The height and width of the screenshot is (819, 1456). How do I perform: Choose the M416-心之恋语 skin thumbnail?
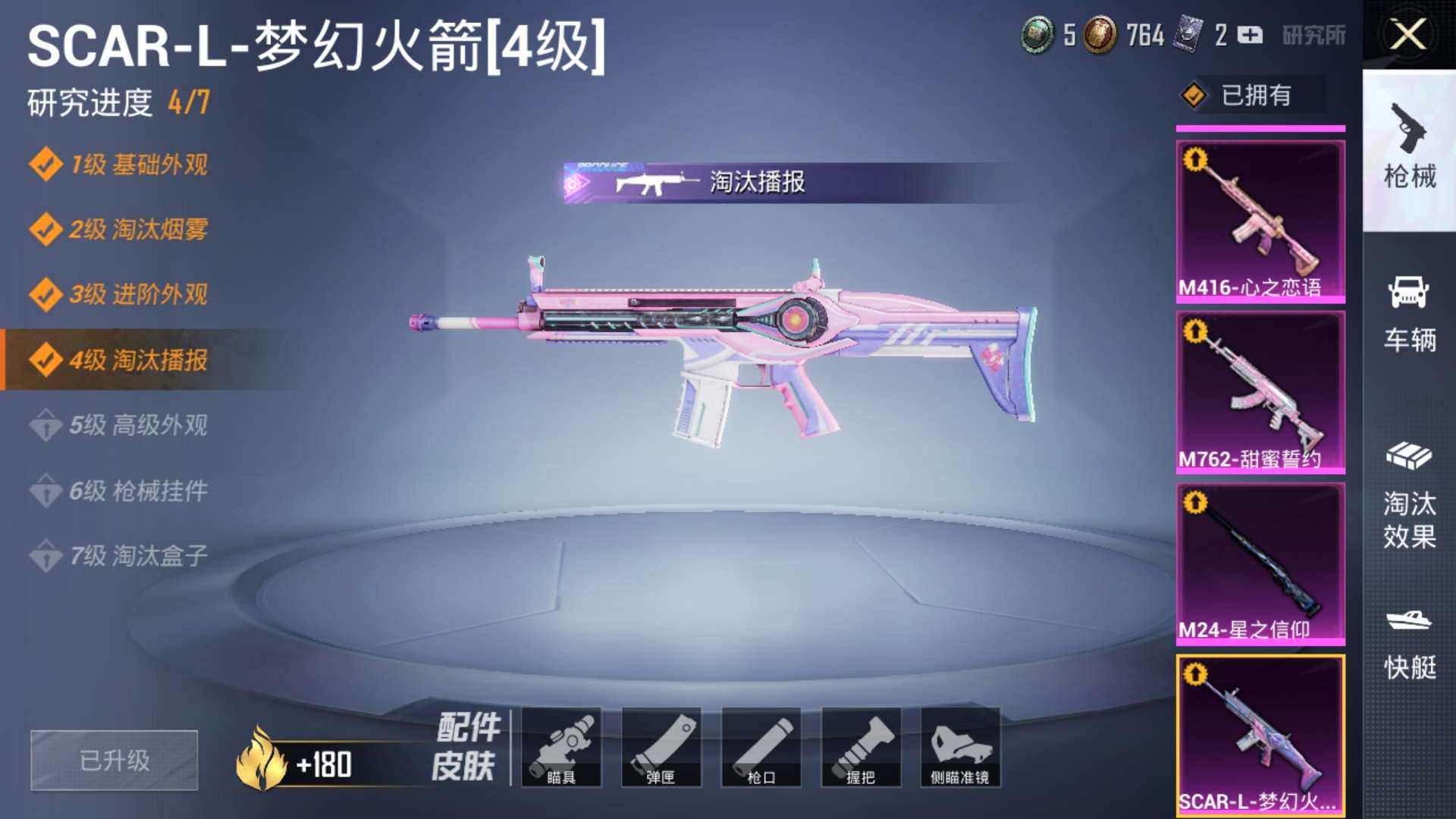pyautogui.click(x=1260, y=221)
